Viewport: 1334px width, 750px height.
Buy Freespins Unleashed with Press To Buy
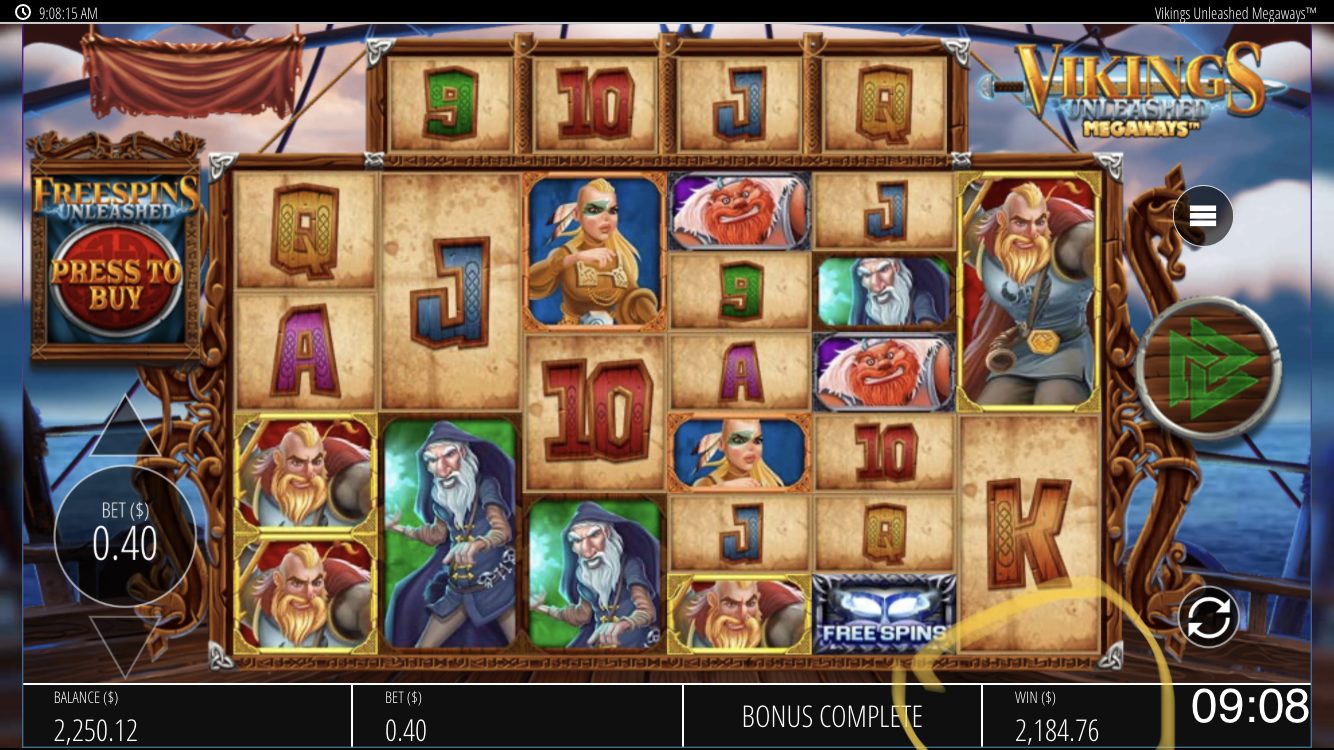click(x=117, y=283)
